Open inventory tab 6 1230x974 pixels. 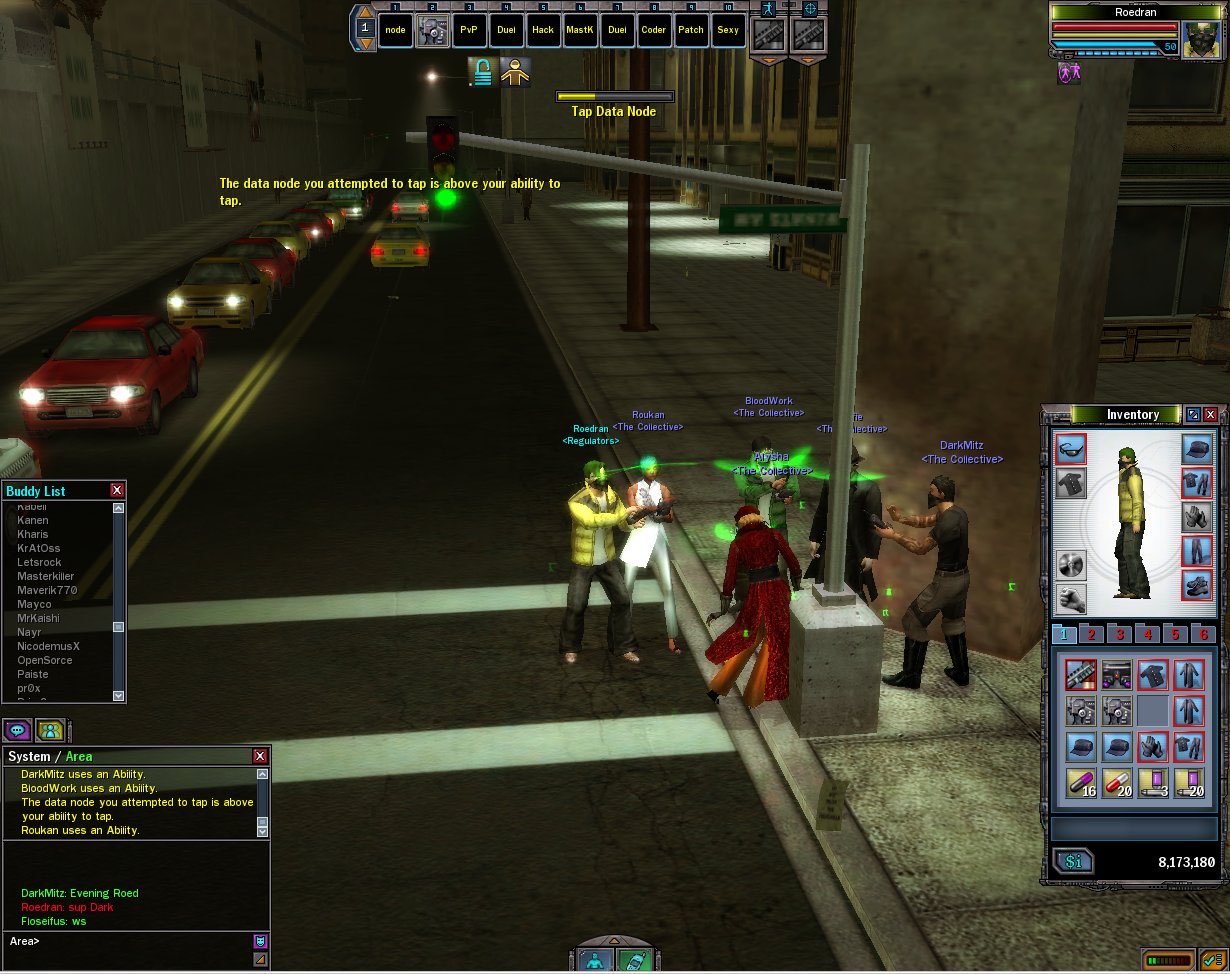(x=1203, y=634)
